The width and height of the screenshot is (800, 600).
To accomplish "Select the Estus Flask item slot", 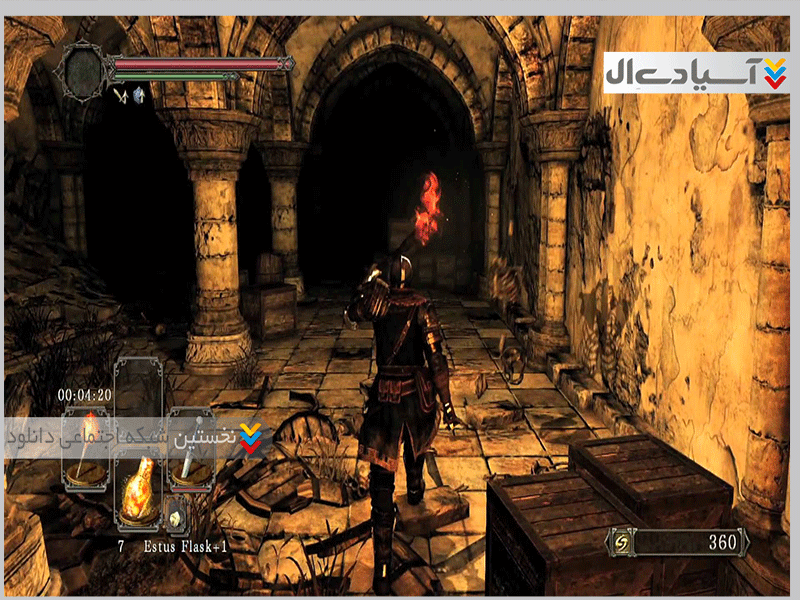I will (x=139, y=487).
